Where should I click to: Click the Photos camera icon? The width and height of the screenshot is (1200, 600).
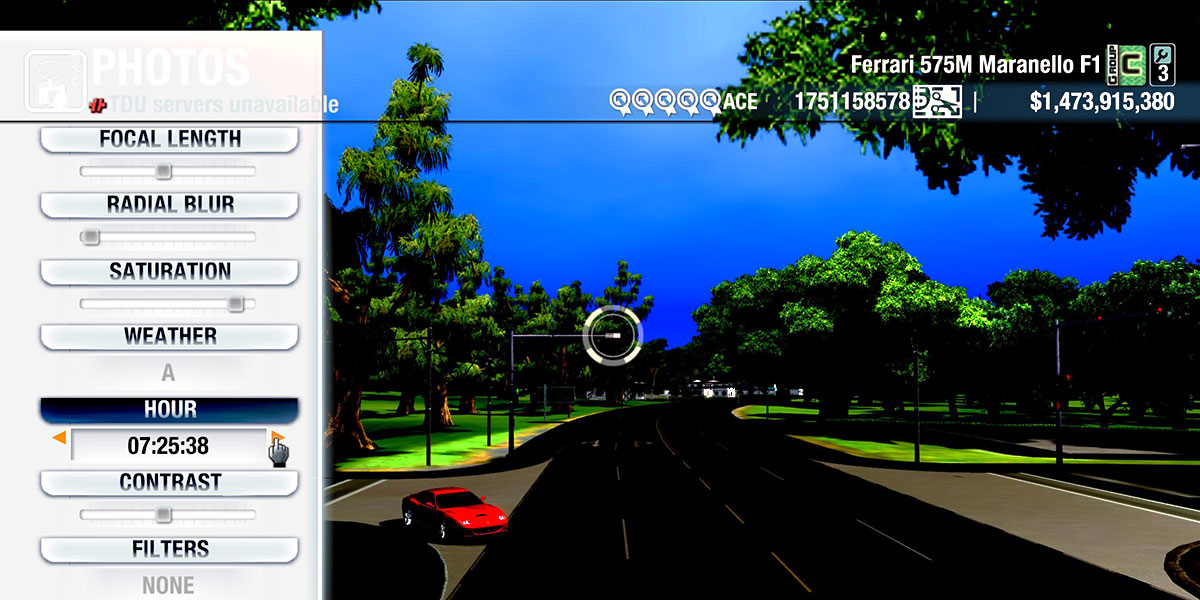tap(54, 80)
